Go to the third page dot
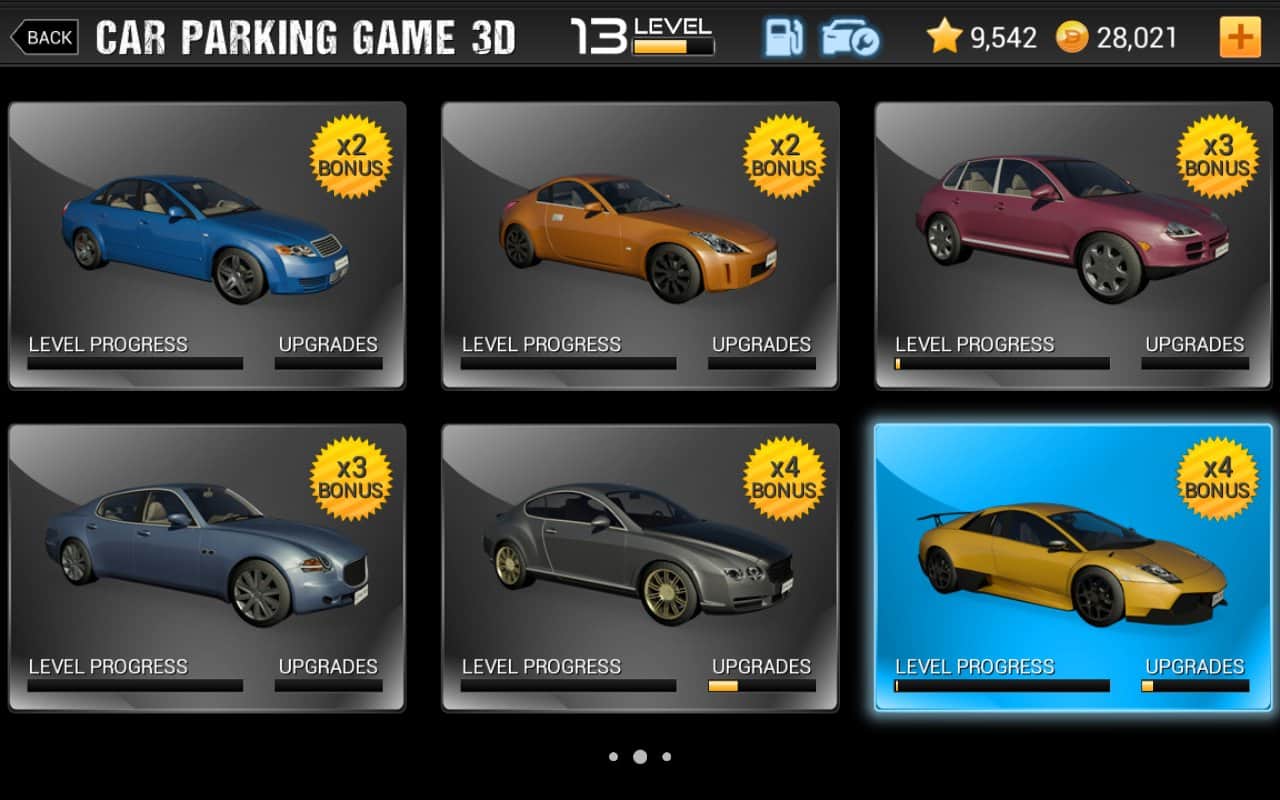The width and height of the screenshot is (1280, 800). click(x=667, y=757)
